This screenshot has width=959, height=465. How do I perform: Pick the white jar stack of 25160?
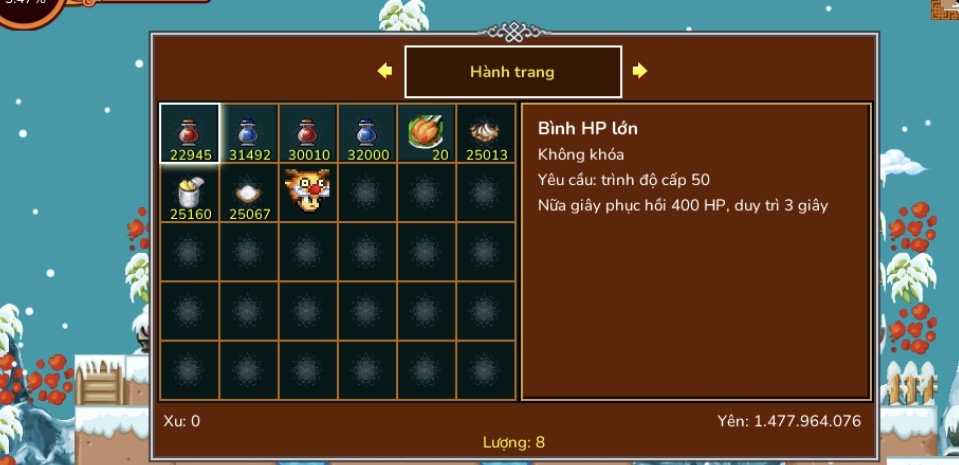click(189, 192)
